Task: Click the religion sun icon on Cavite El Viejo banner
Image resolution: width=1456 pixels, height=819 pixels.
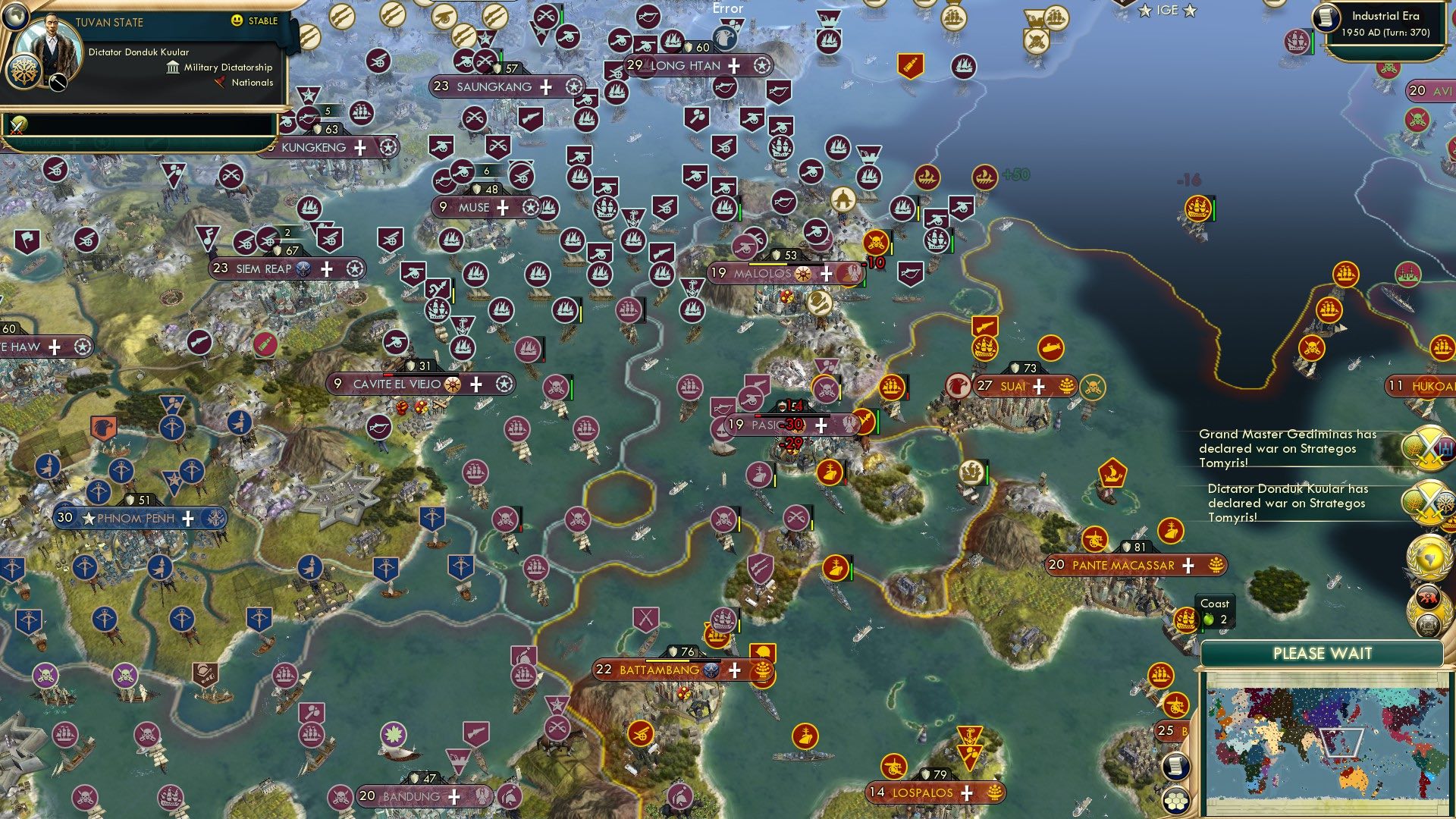Action: [451, 384]
